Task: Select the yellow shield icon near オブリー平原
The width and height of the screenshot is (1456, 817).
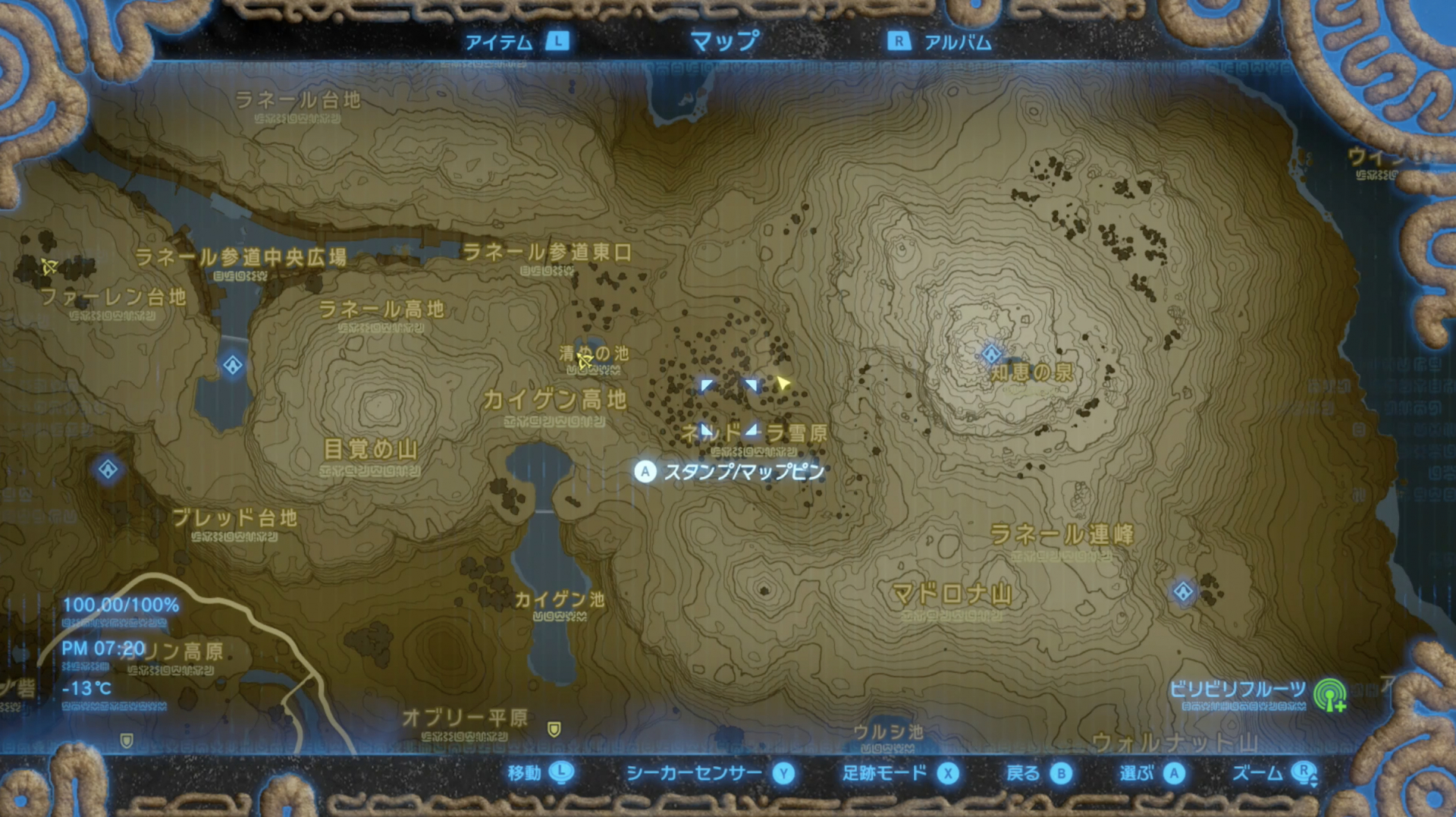Action: pyautogui.click(x=556, y=730)
